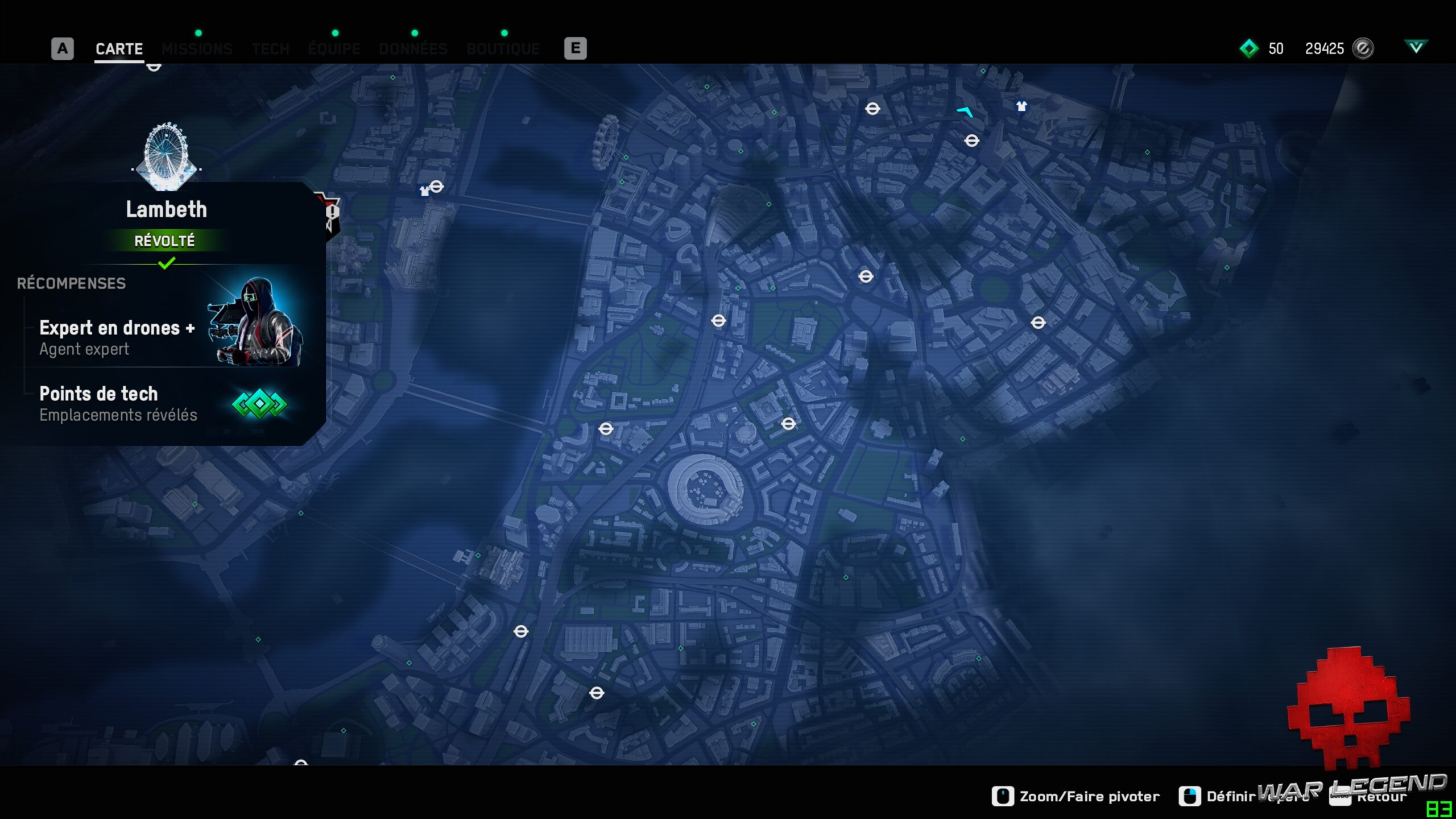Screen dimensions: 1456x819
Task: Toggle the green checkmark under Révolté status
Action: tap(167, 263)
